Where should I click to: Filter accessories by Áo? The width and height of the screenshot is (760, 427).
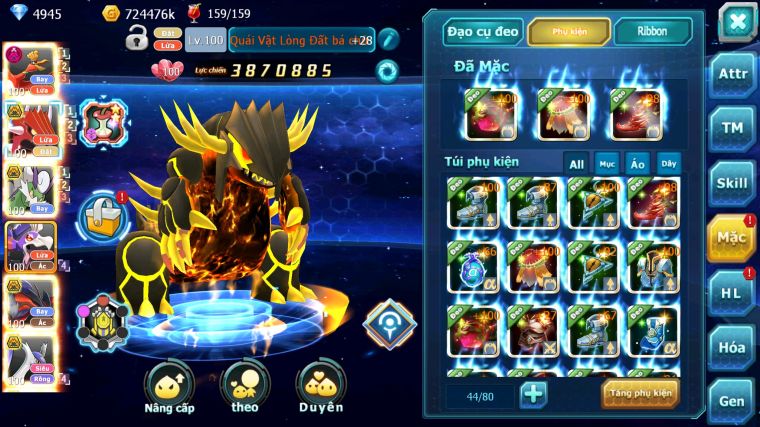pos(637,164)
